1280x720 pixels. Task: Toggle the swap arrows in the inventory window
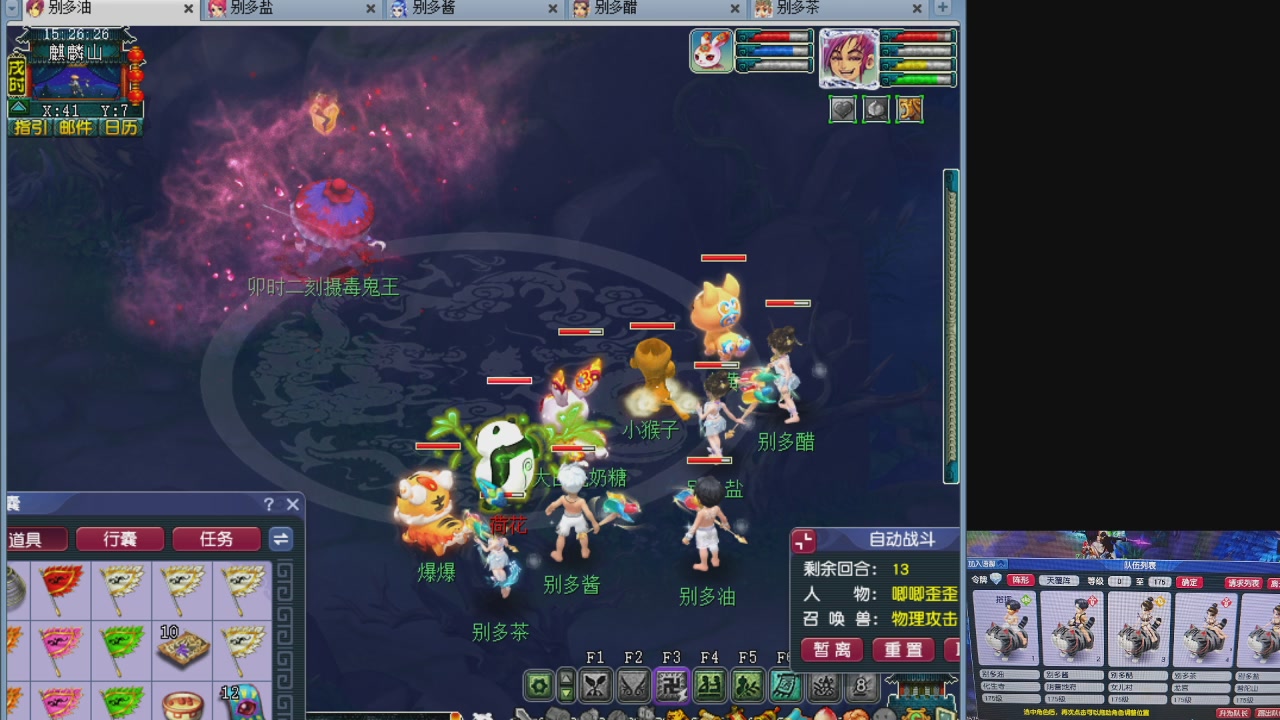(279, 539)
